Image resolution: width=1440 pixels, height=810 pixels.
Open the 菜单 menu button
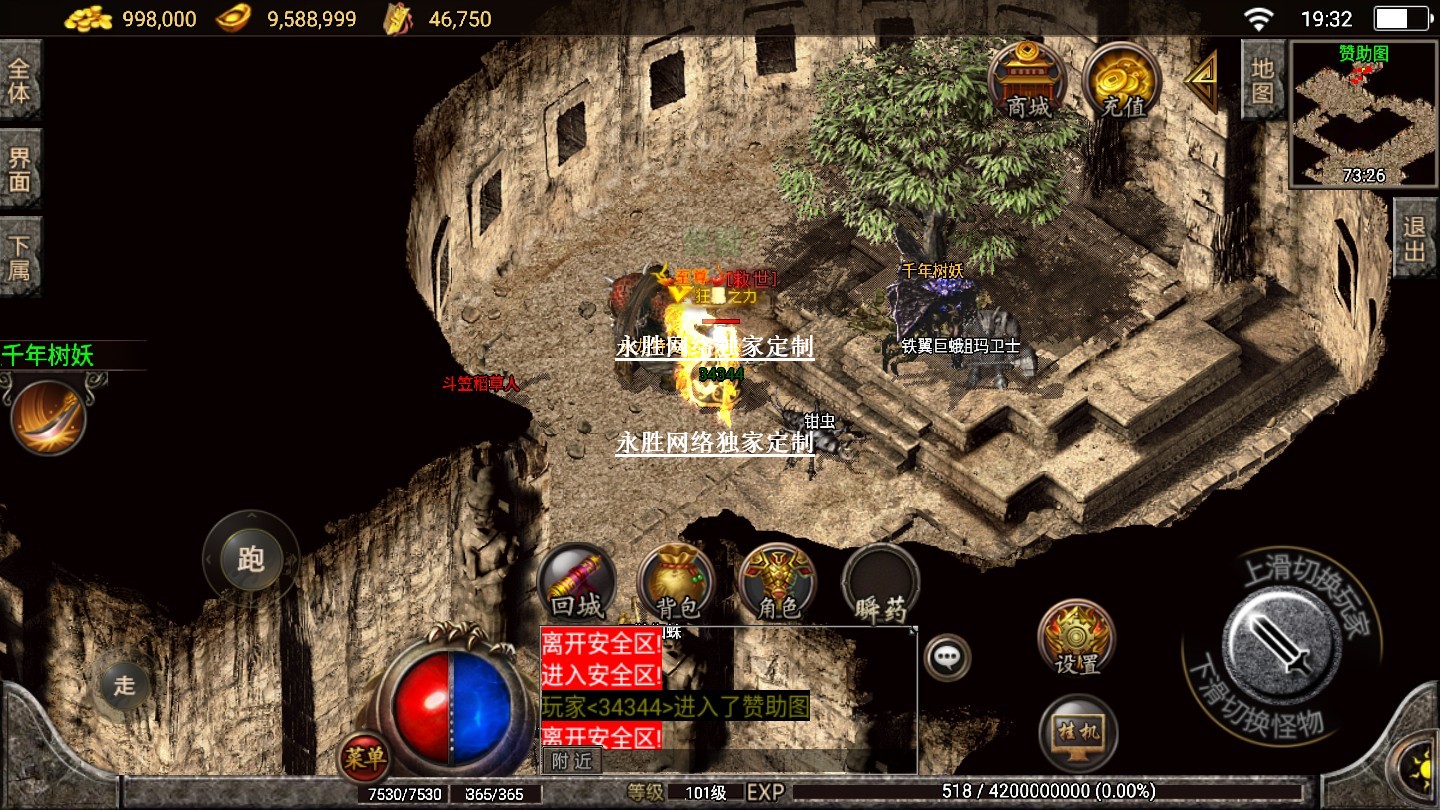[364, 759]
